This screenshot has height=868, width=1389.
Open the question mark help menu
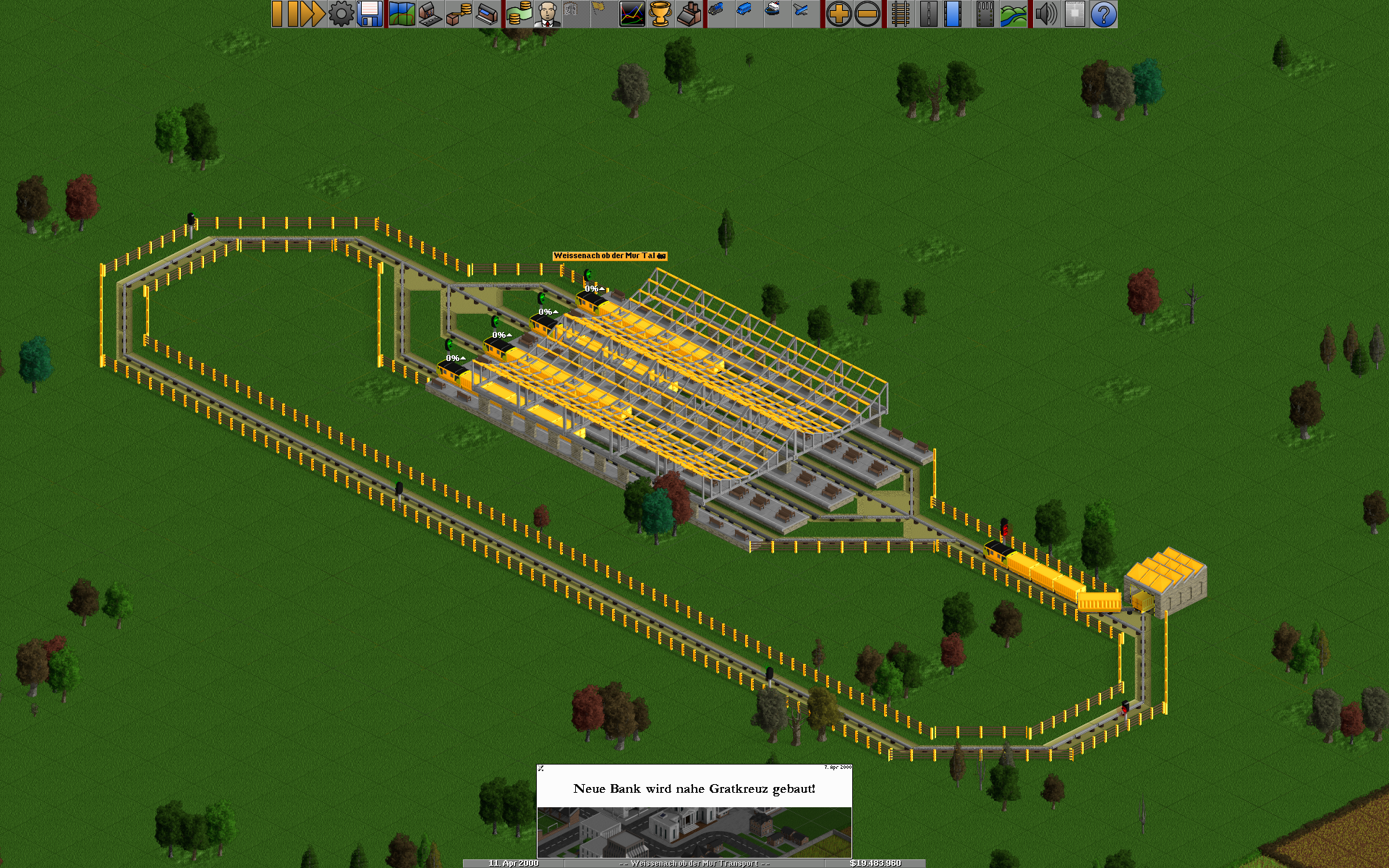1103,14
